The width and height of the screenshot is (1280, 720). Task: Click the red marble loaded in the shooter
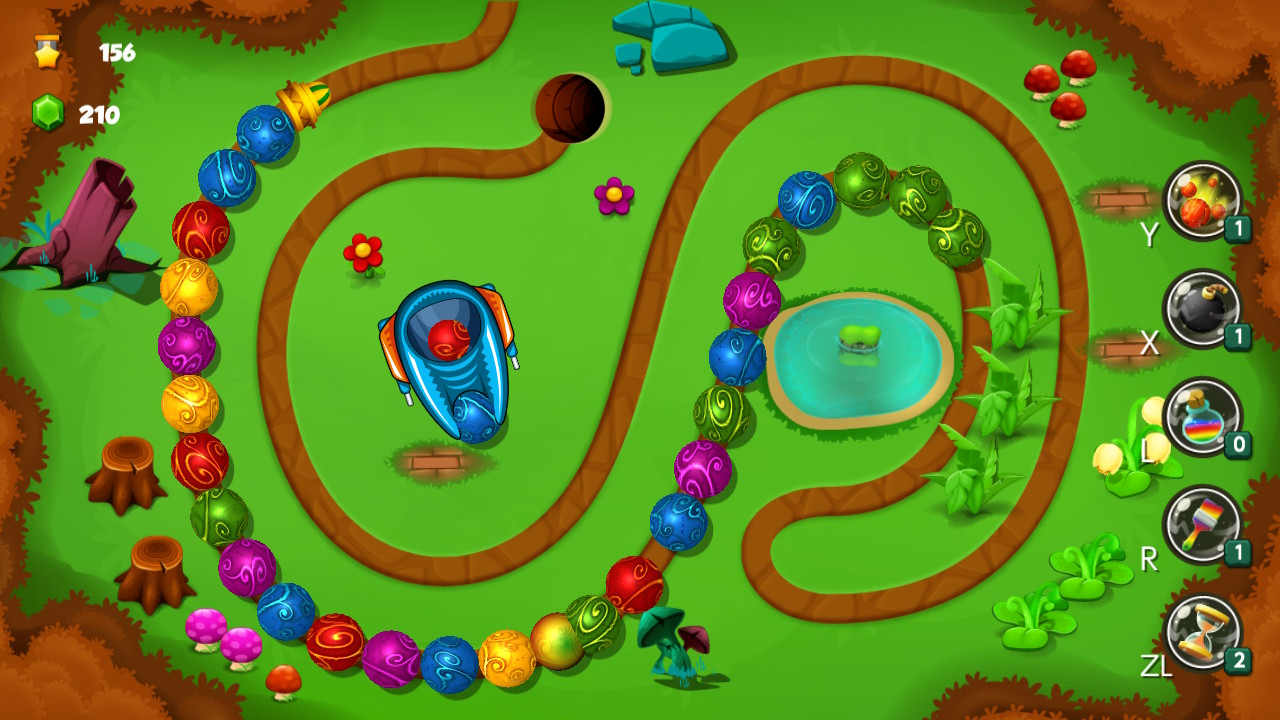[x=447, y=340]
